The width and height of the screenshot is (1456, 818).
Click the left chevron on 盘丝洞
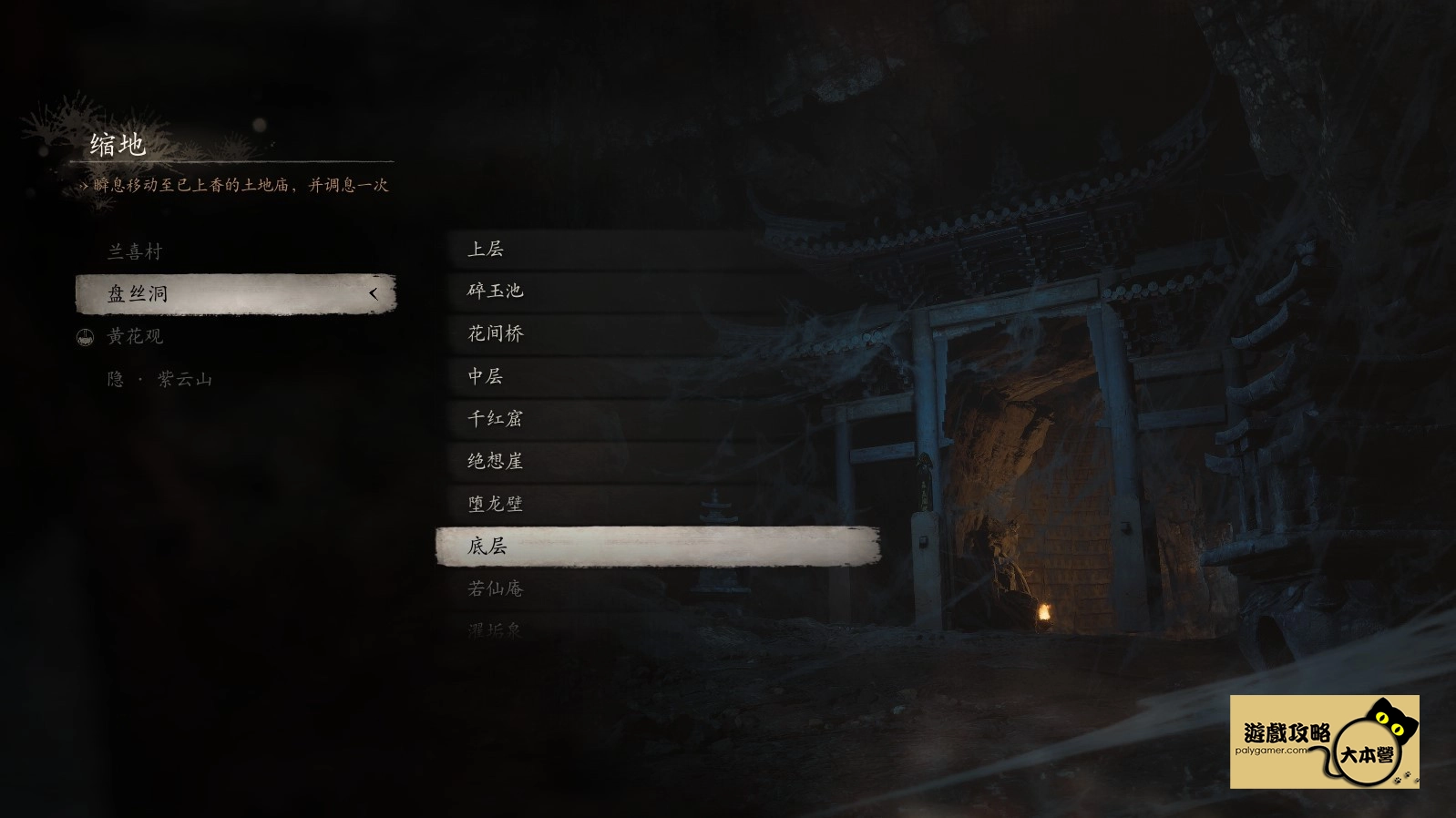[x=374, y=294]
